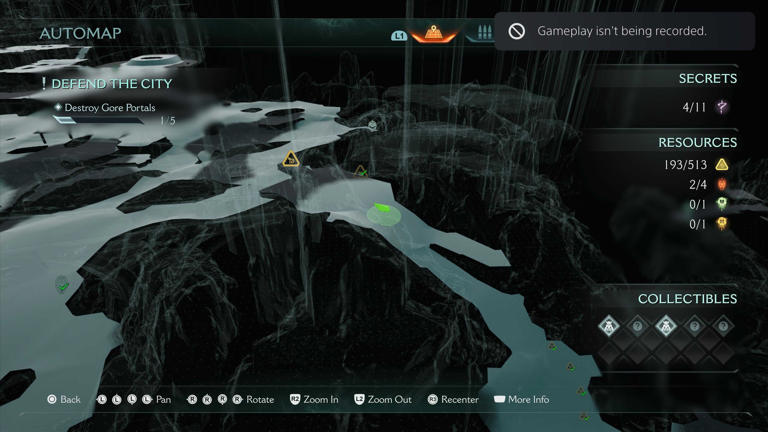Click the yellow triangle gold marker on map
Viewport: 768px width, 432px height.
coord(290,158)
